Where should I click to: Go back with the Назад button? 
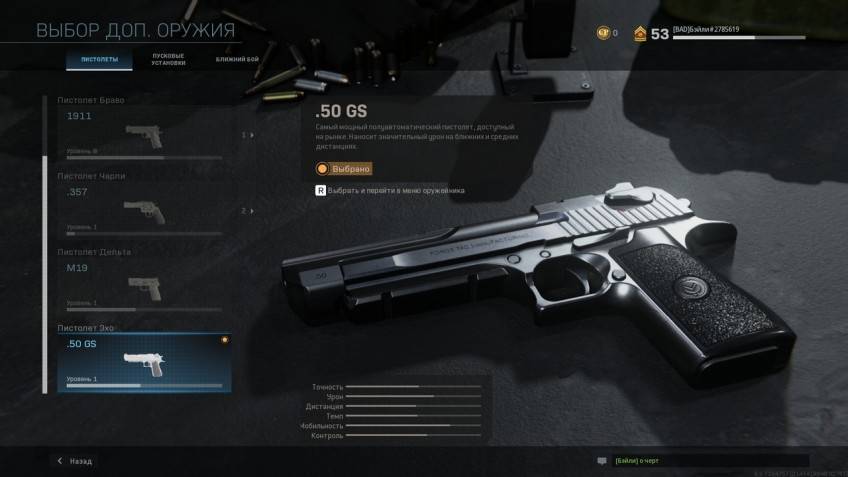75,461
